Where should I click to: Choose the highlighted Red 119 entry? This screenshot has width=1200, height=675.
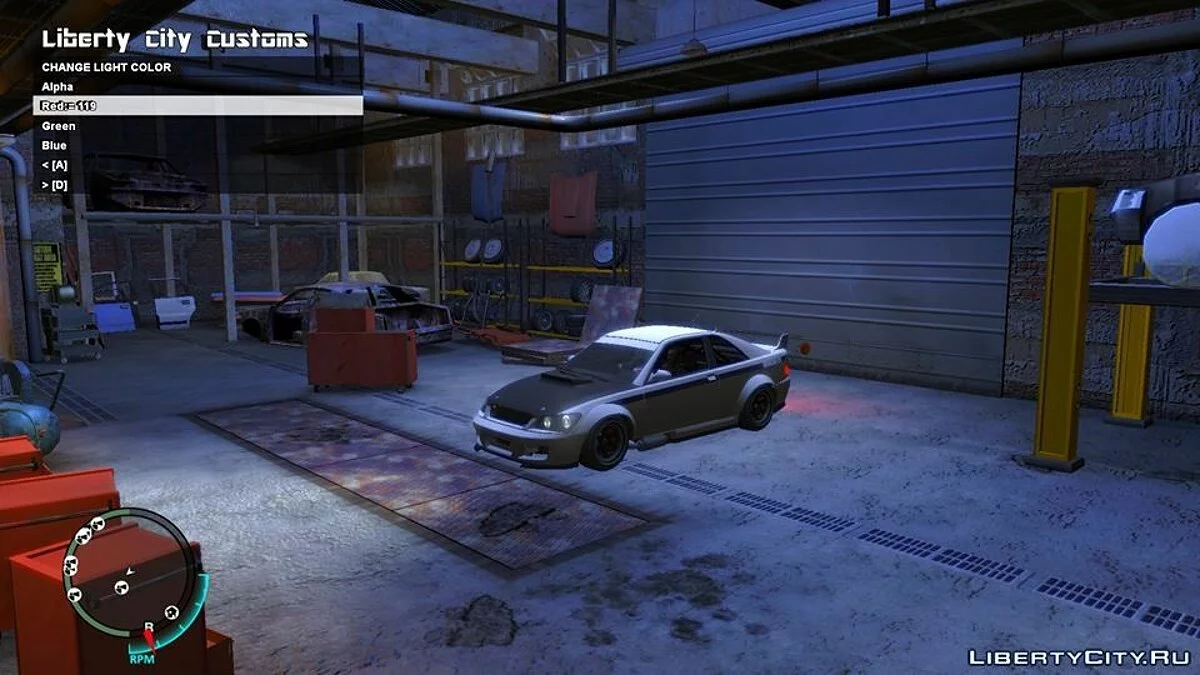(x=198, y=106)
